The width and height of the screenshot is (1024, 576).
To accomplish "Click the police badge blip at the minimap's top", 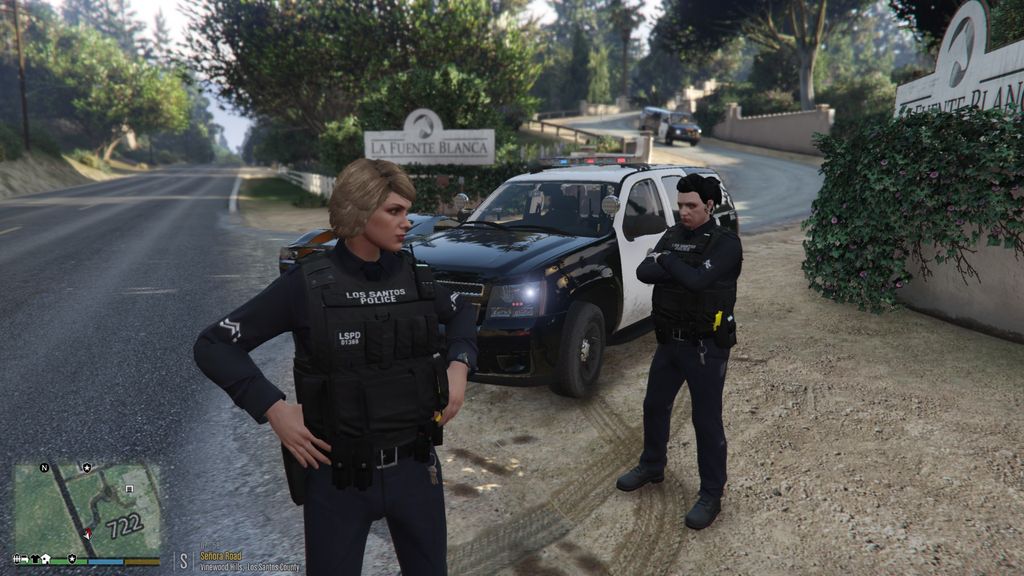I will coord(87,467).
